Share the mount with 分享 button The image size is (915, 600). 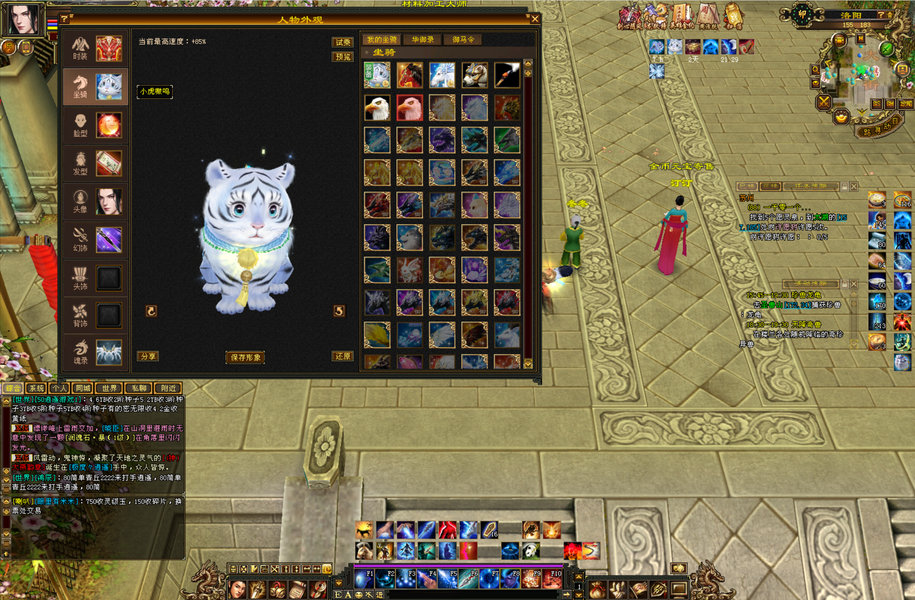148,356
